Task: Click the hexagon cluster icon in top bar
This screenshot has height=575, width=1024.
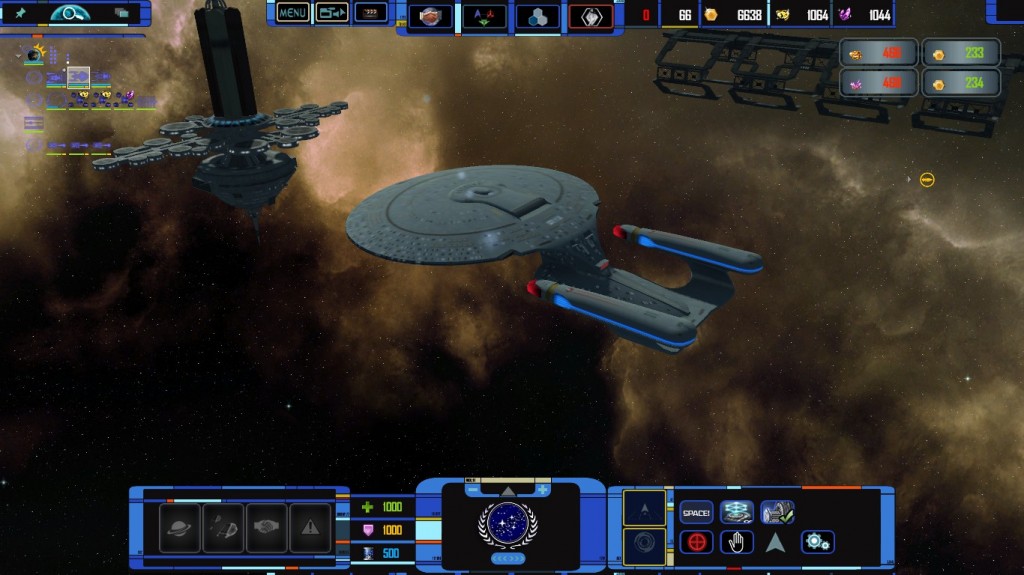Action: (537, 16)
